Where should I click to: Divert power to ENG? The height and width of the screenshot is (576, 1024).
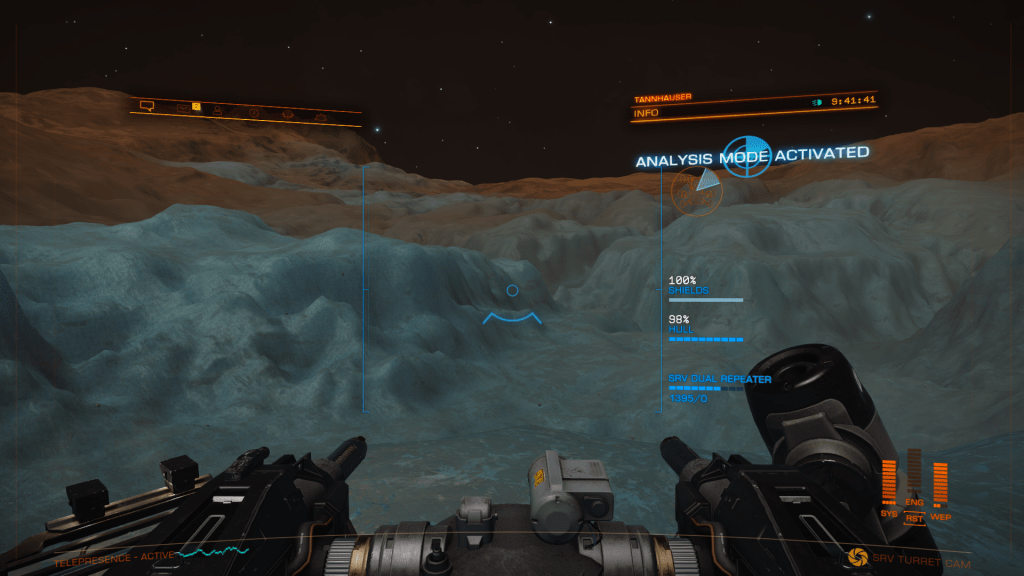(913, 502)
